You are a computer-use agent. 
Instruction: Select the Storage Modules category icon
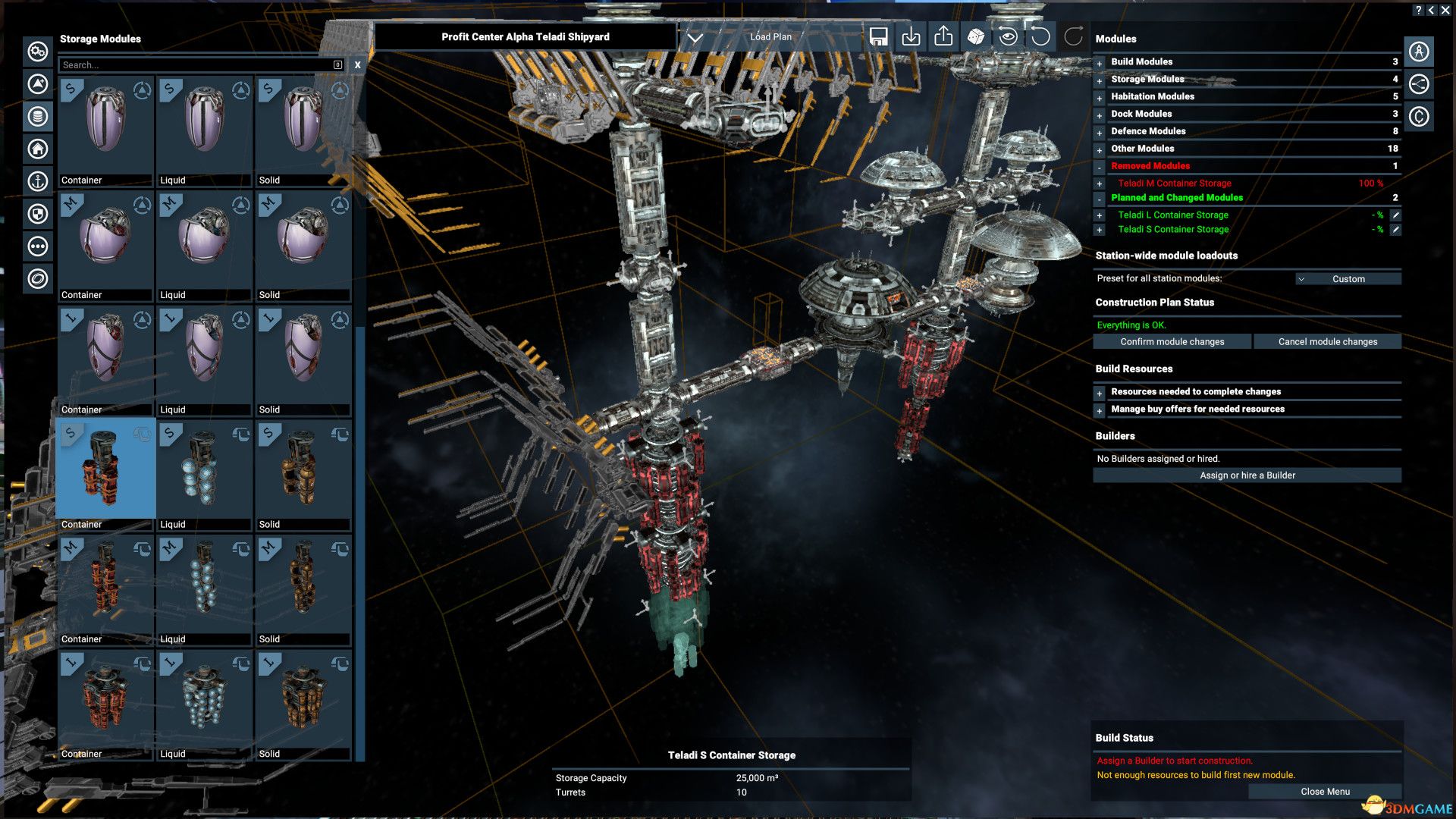pyautogui.click(x=36, y=117)
